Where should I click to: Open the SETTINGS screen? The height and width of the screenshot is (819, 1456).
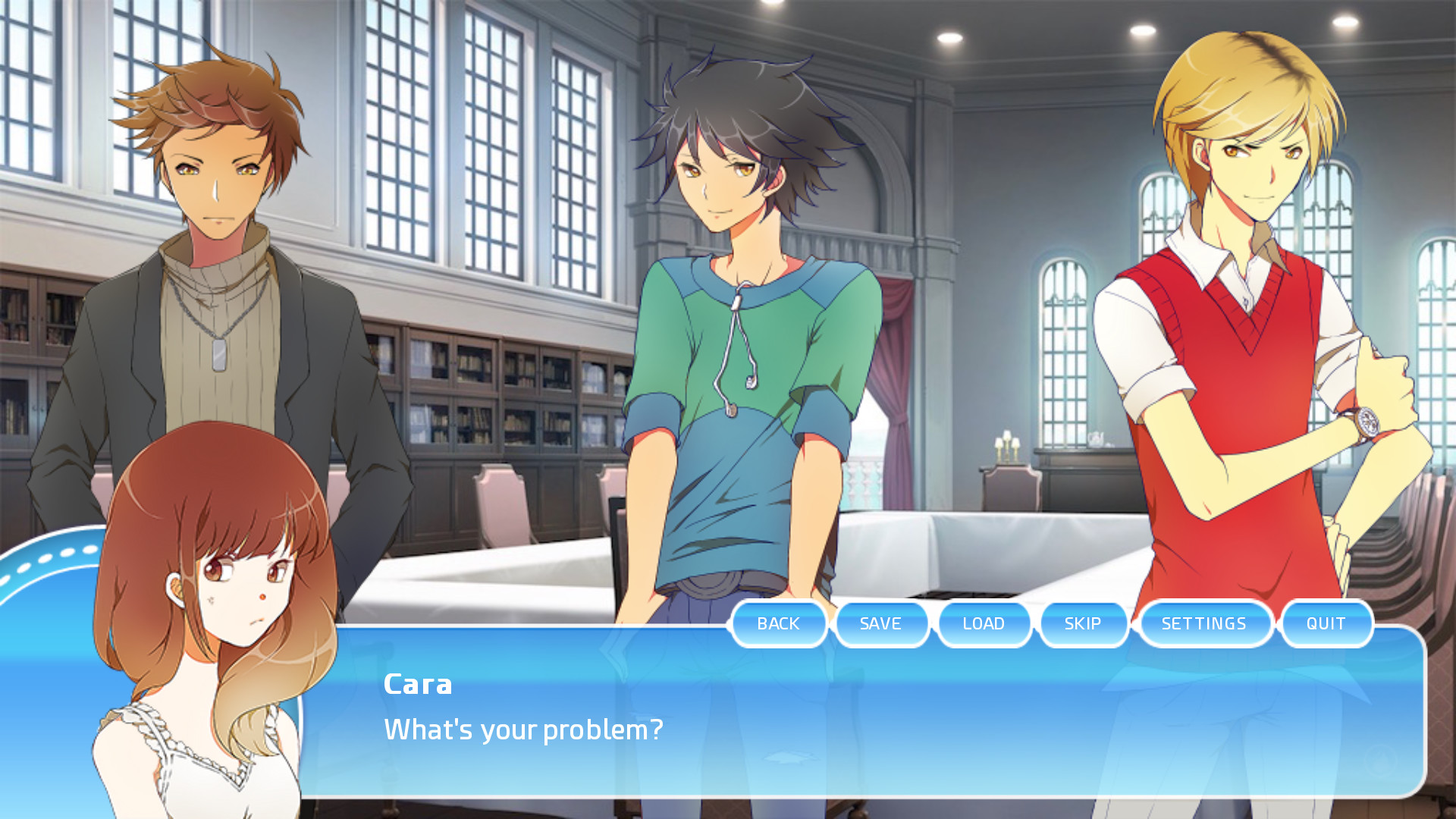(x=1204, y=623)
